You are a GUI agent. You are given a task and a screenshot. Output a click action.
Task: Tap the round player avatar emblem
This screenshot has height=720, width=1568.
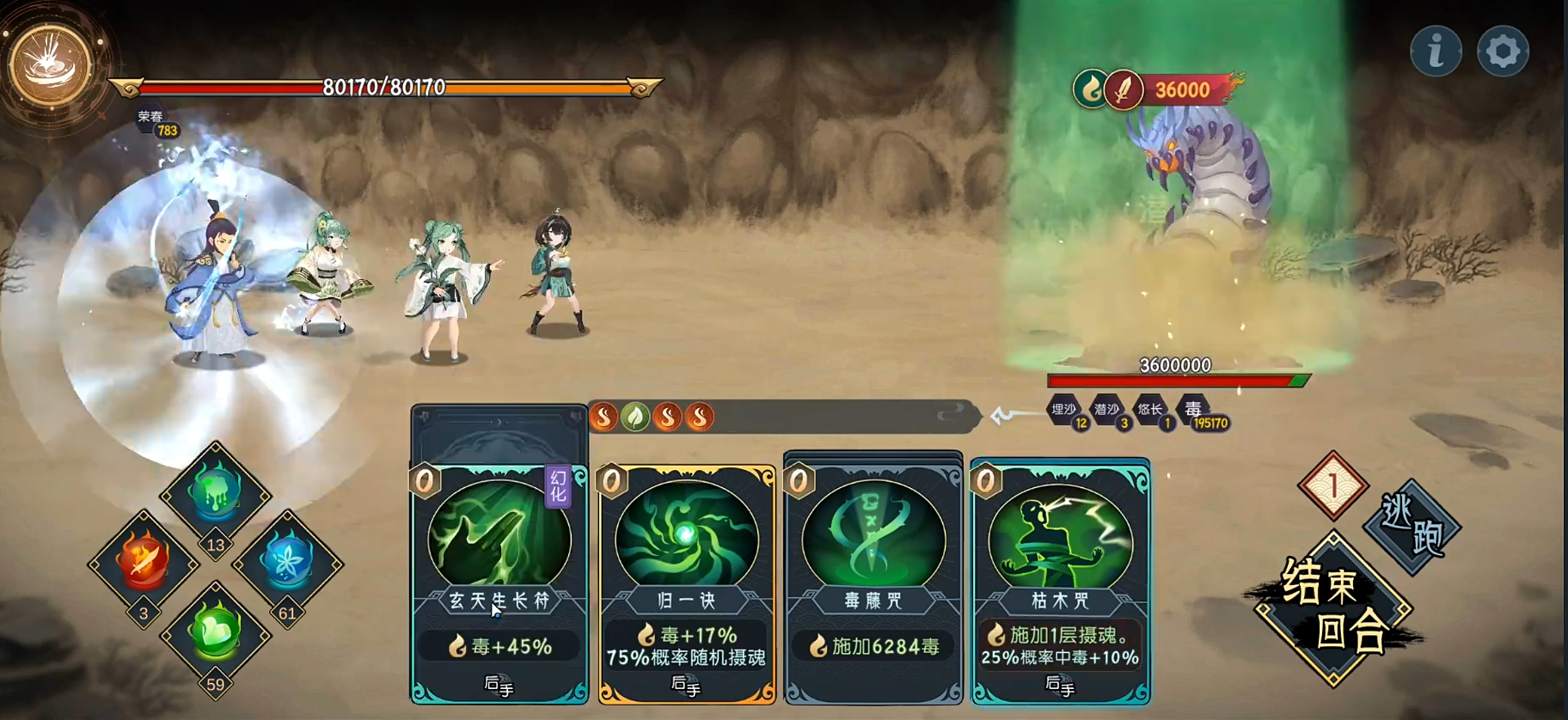click(x=51, y=65)
